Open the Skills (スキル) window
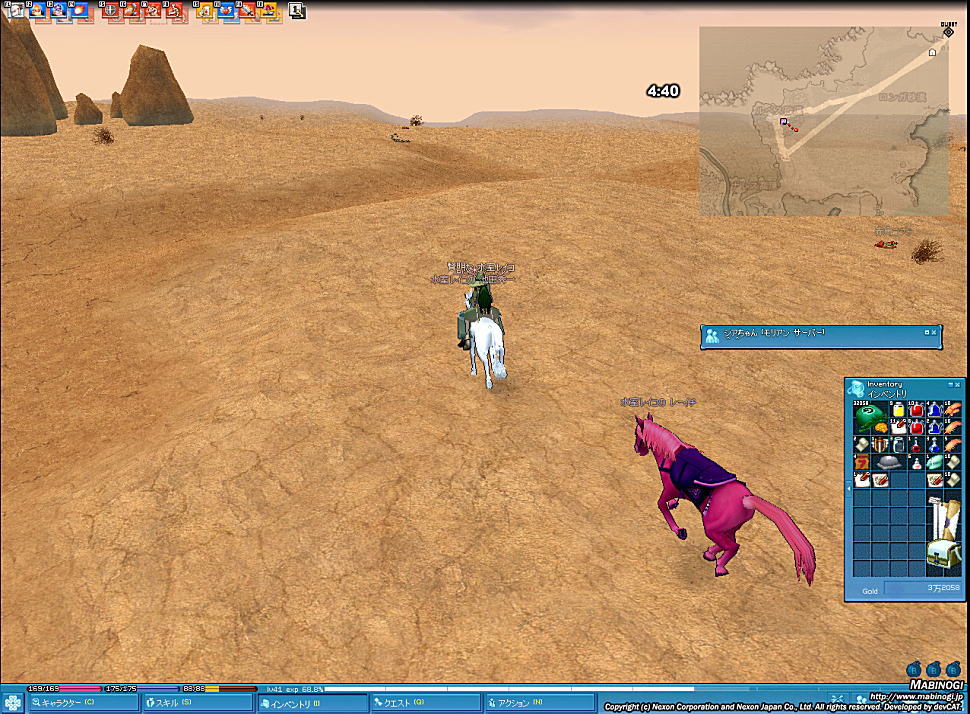This screenshot has width=970, height=714. coord(197,703)
